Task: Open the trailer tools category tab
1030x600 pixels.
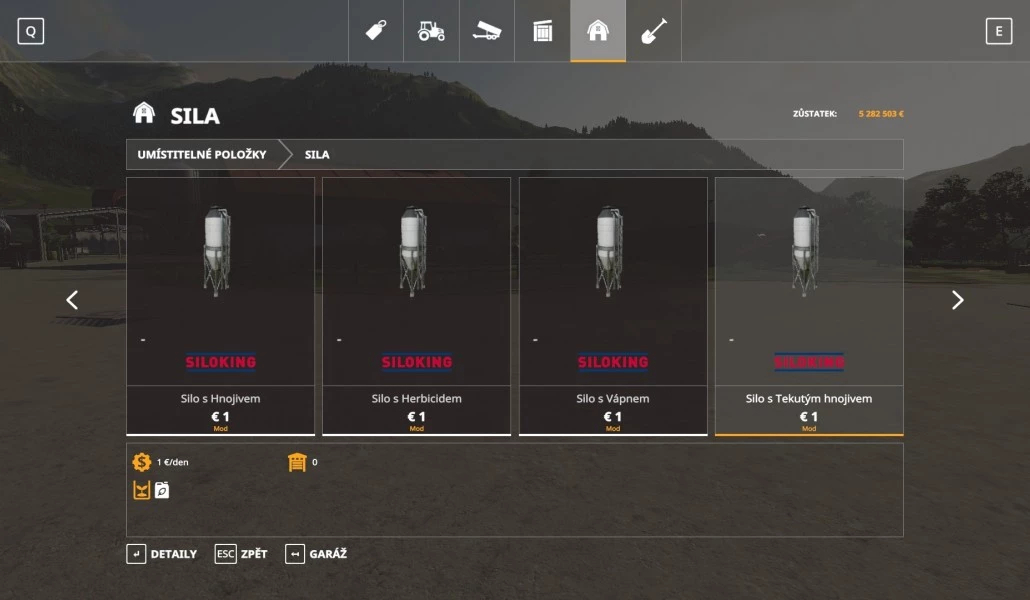Action: 487,31
